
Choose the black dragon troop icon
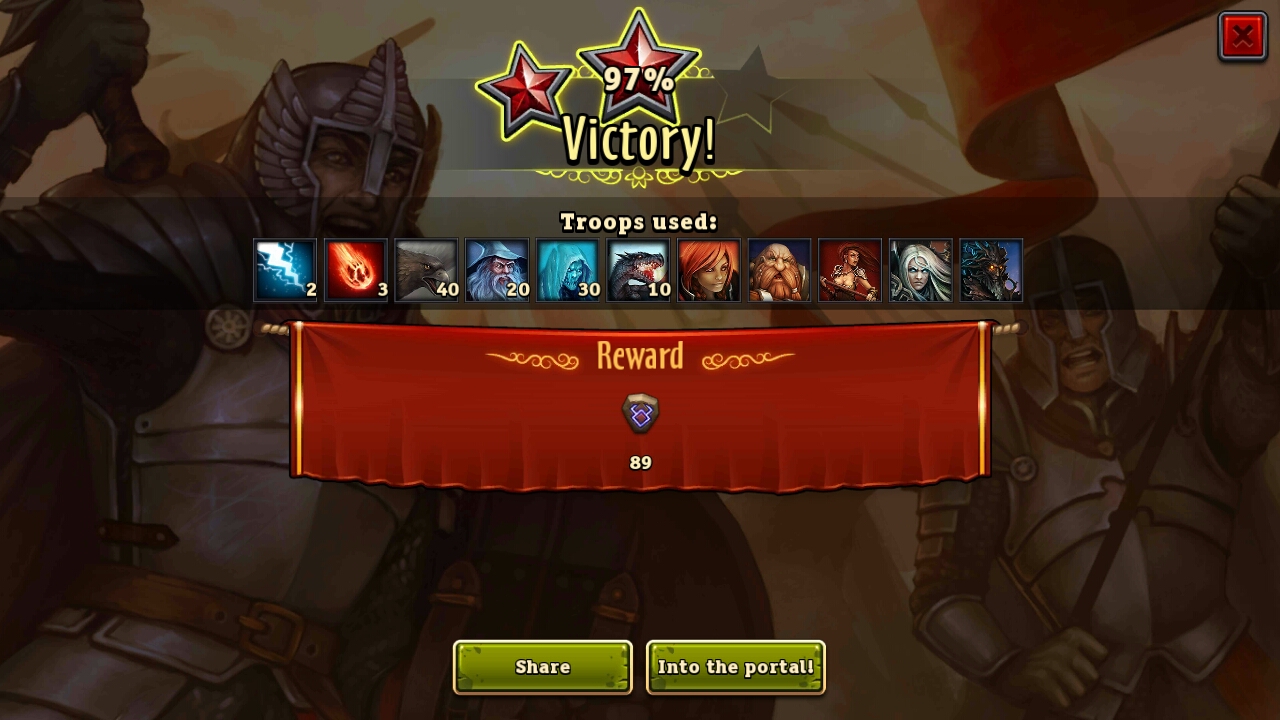(638, 270)
